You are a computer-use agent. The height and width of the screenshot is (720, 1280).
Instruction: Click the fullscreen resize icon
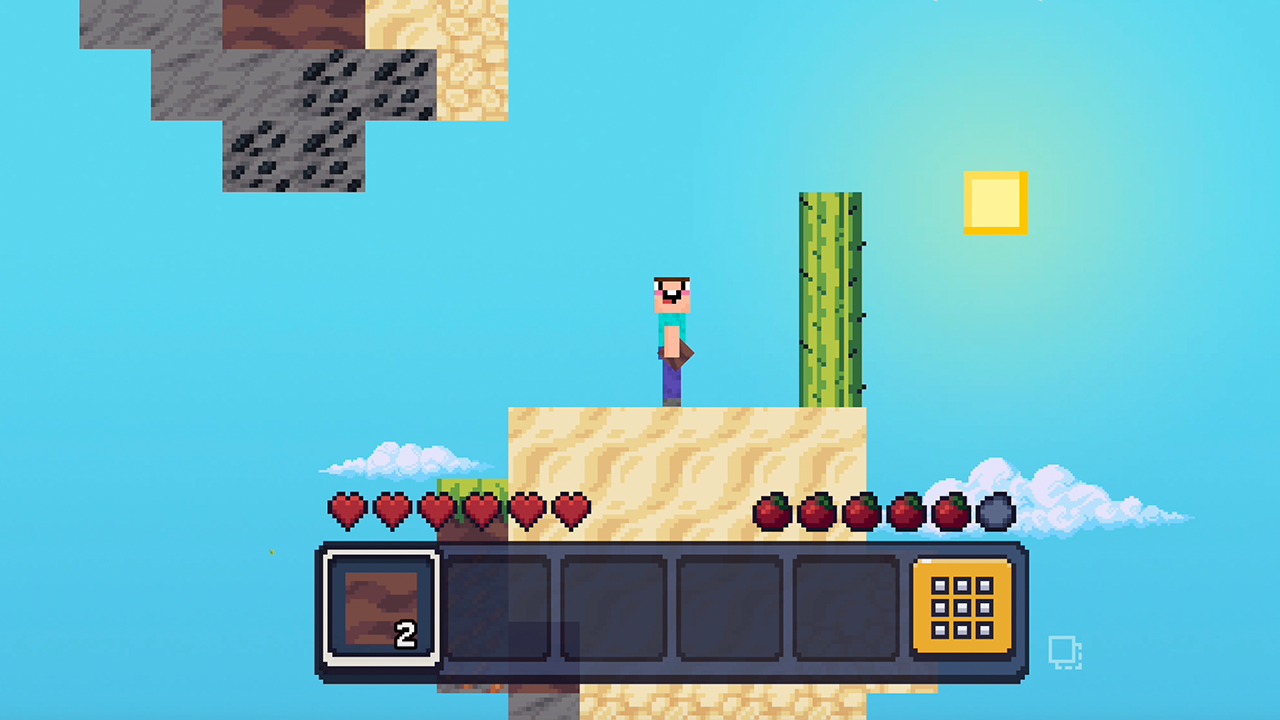1066,652
